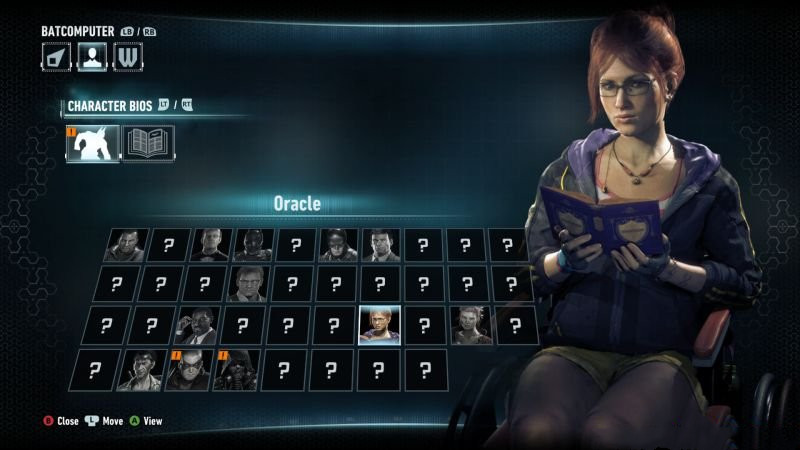The width and height of the screenshot is (800, 450).
Task: Open the open-book stories sub-tab
Action: tap(148, 143)
